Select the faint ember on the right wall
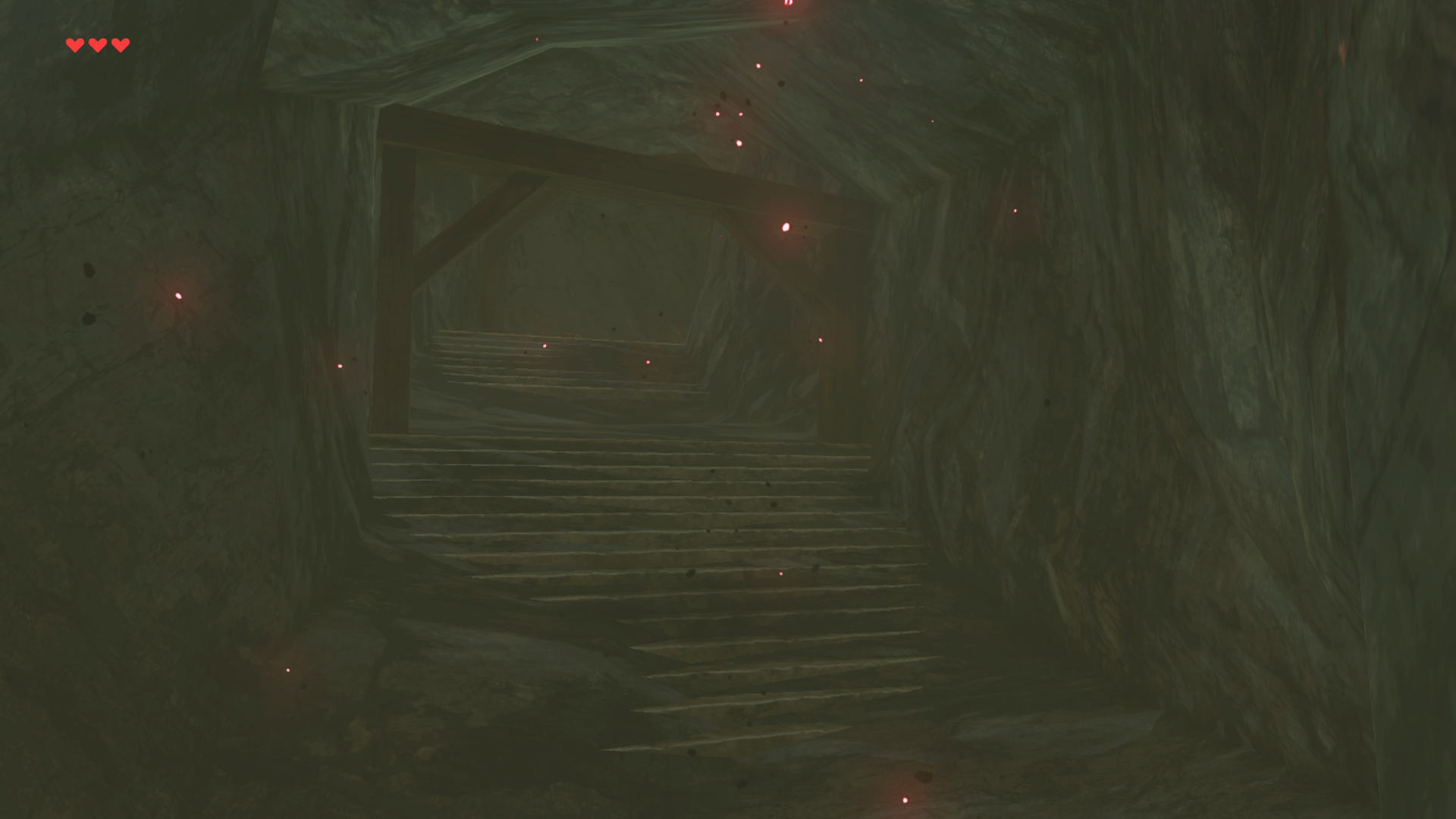 1015,209
